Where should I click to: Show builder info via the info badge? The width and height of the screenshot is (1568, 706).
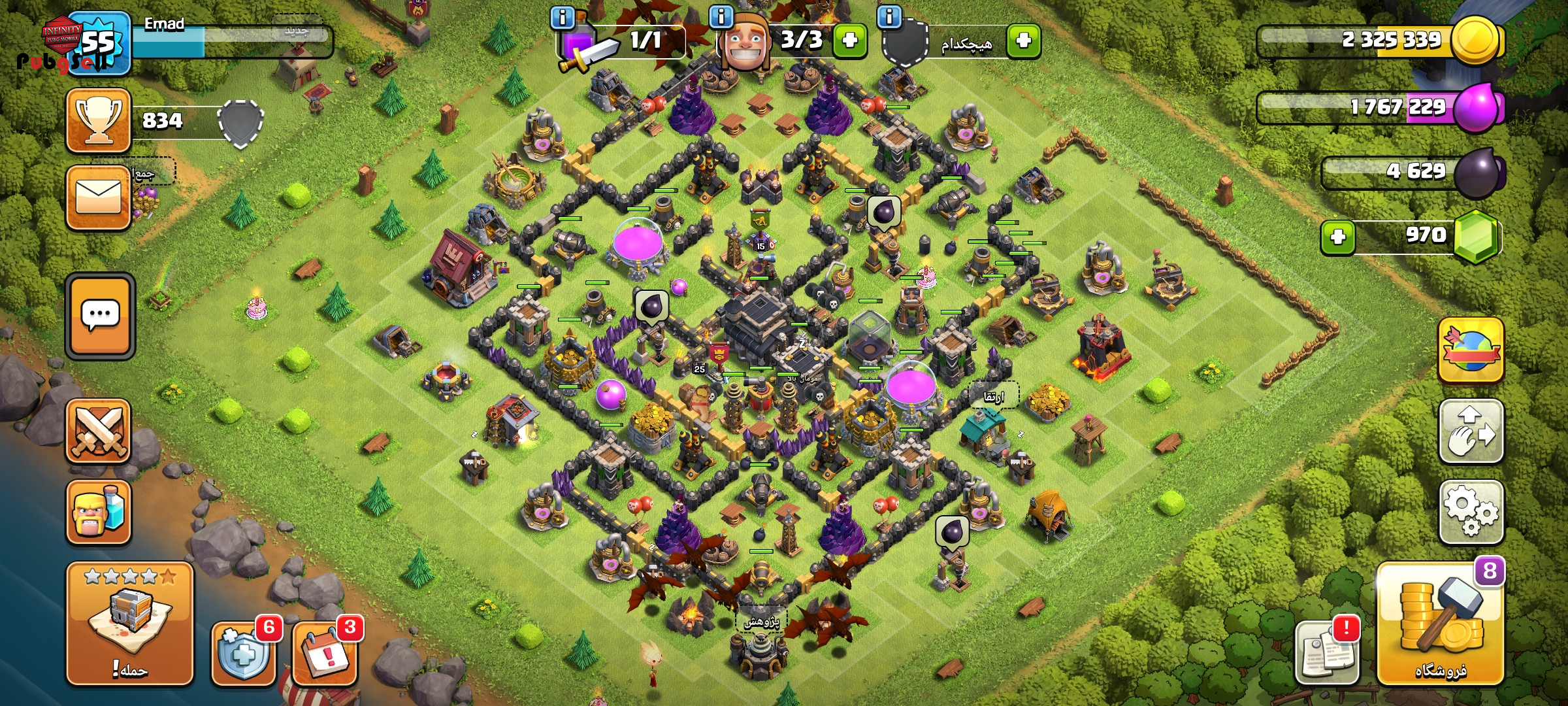(x=721, y=17)
